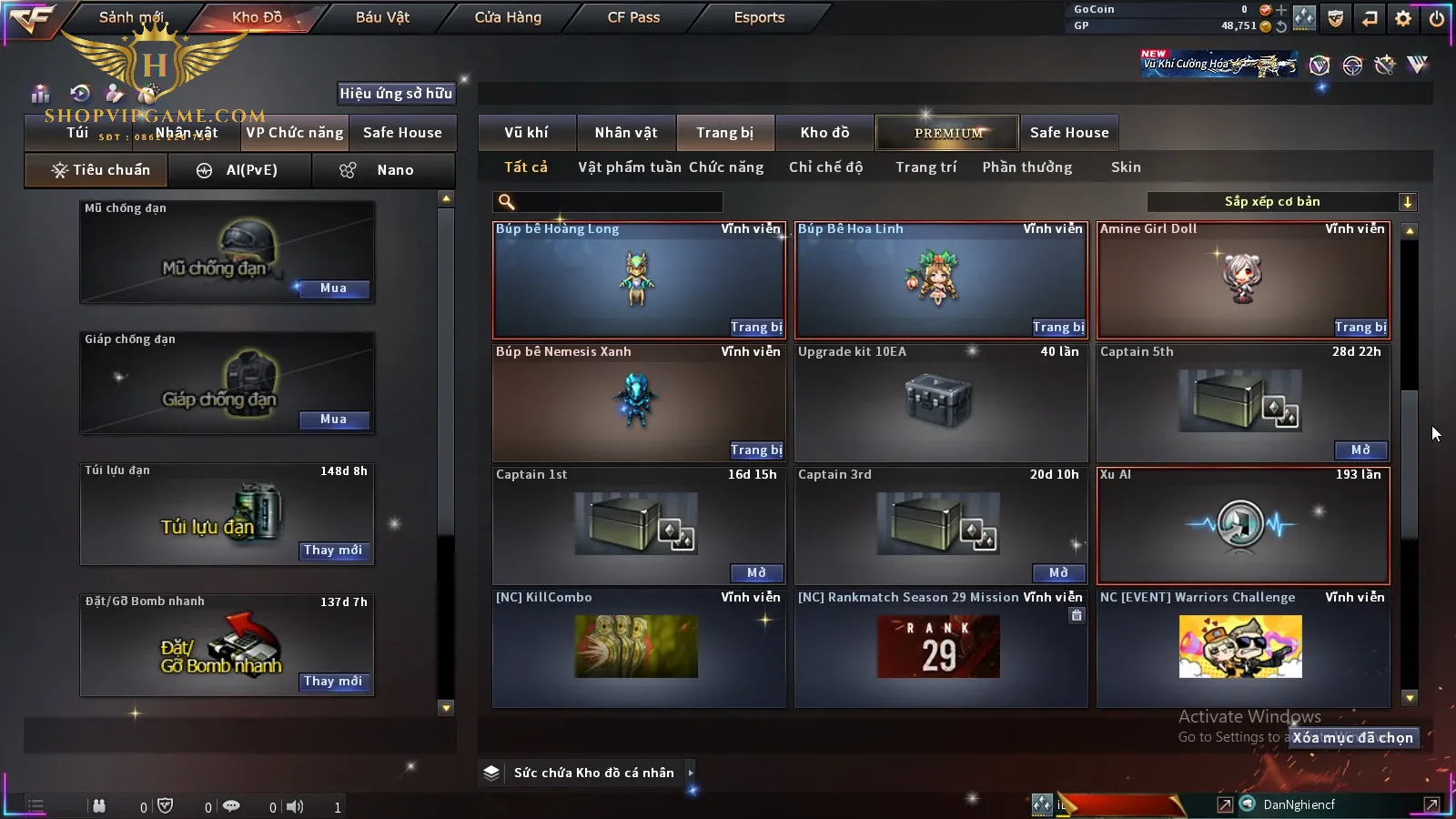Viewport: 1456px width, 819px height.
Task: Choose the Nano loadout tab
Action: pos(383,170)
